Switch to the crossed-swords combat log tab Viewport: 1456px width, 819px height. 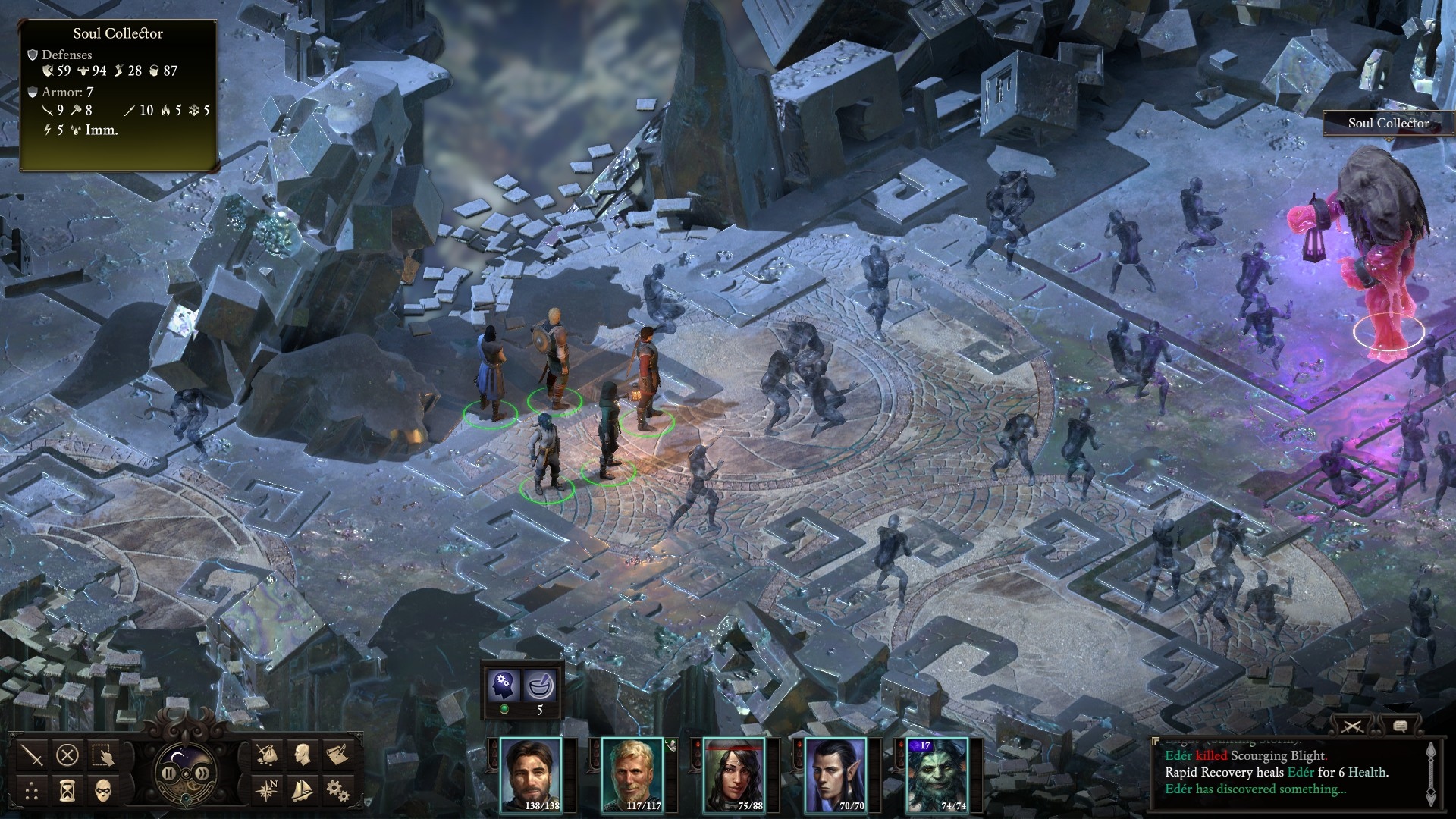1352,726
